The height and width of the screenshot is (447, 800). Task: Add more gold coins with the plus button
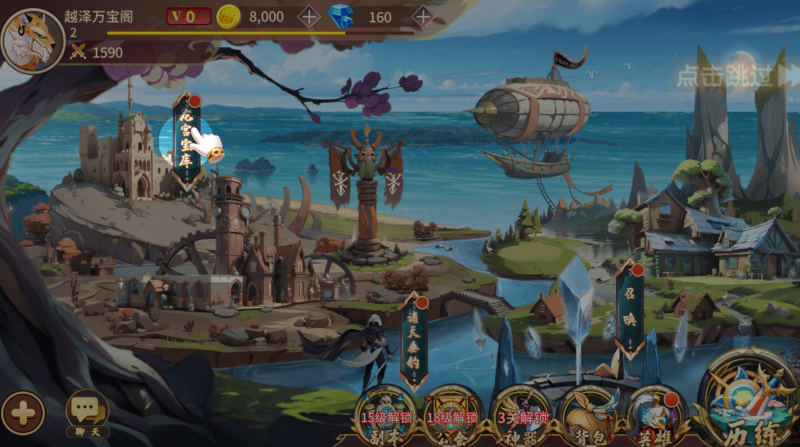click(x=309, y=16)
